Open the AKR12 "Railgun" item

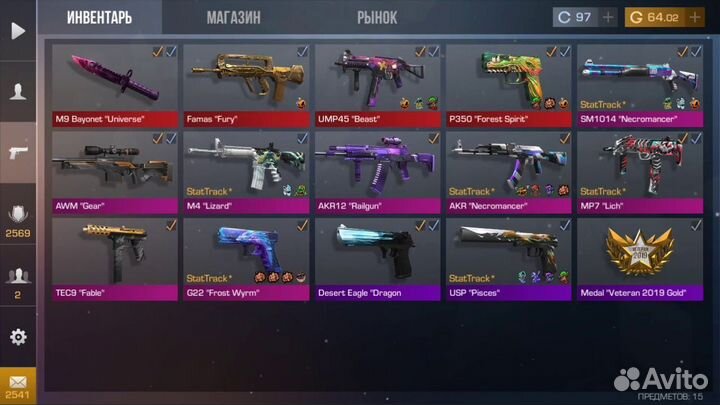(376, 170)
